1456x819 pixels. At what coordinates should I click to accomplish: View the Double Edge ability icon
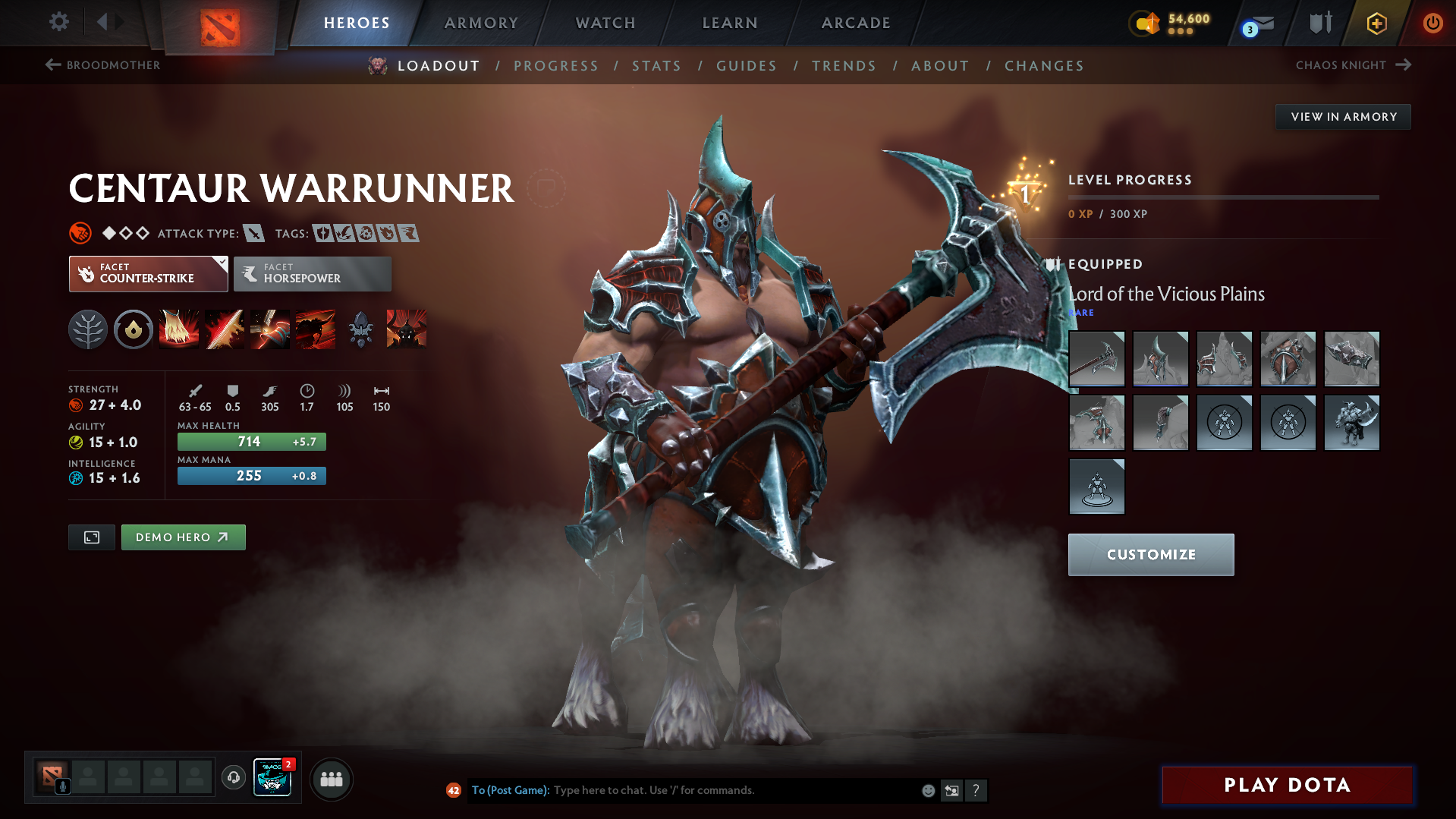pos(225,329)
